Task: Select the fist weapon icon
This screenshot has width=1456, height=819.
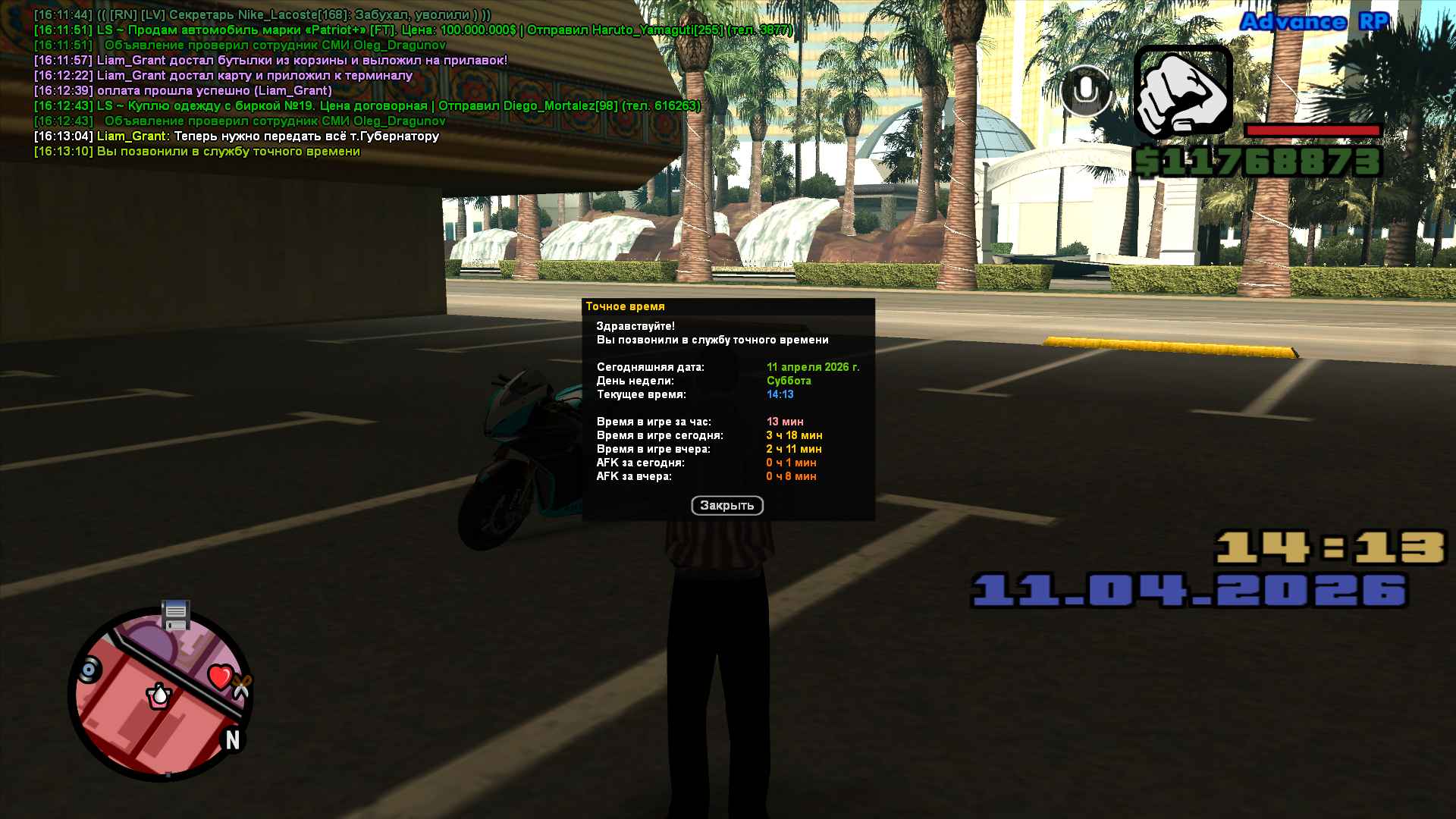Action: tap(1182, 91)
